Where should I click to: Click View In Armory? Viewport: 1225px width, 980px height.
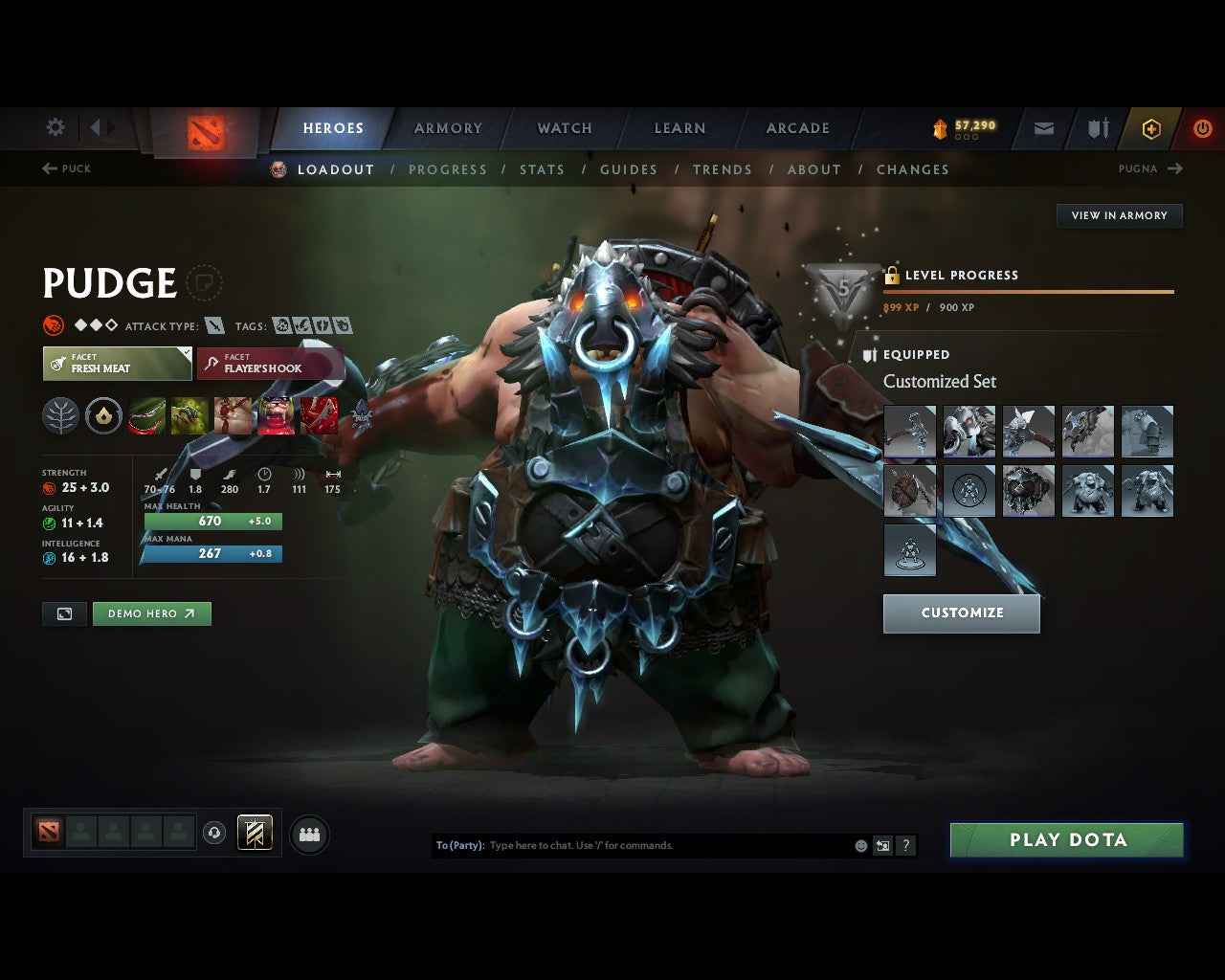point(1119,215)
